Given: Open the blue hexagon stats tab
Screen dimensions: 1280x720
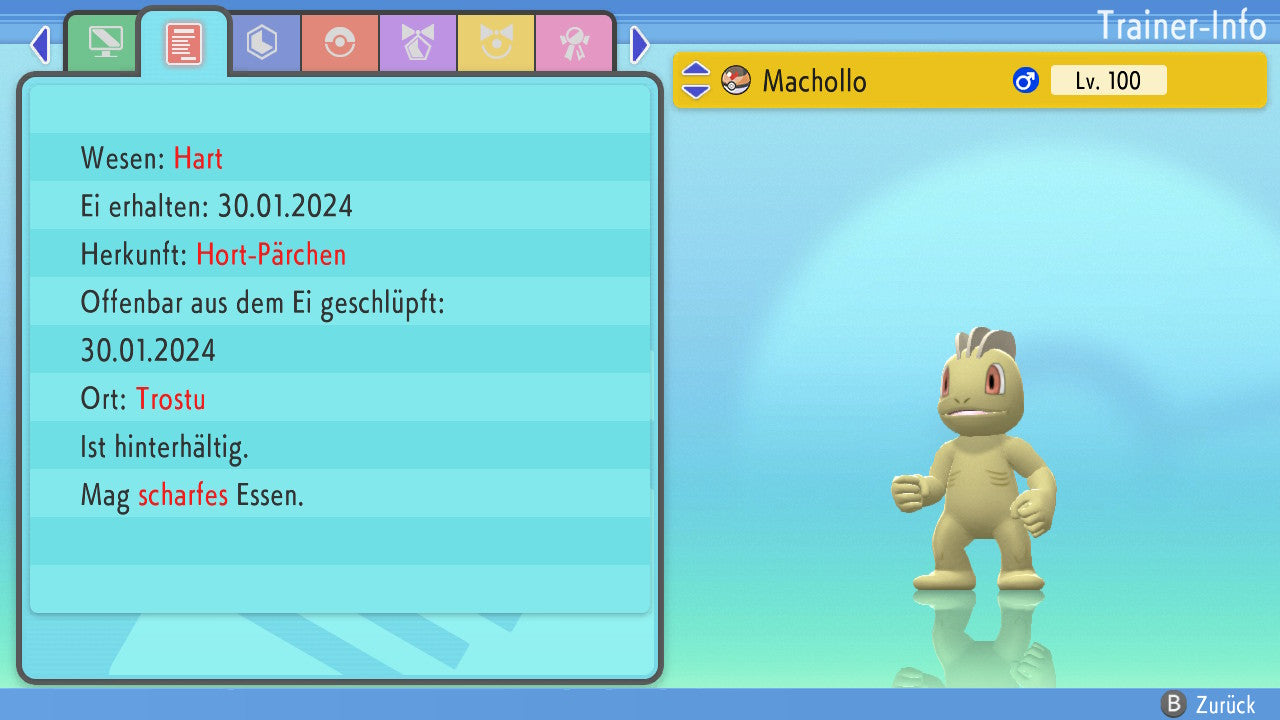Looking at the screenshot, I should tap(262, 43).
